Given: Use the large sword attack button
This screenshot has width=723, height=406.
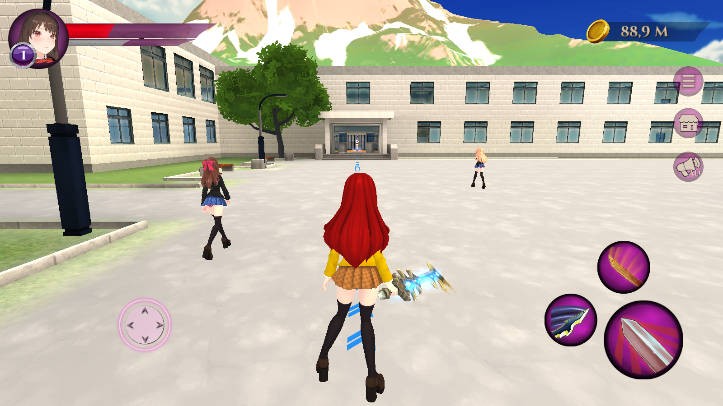Looking at the screenshot, I should click(x=643, y=339).
